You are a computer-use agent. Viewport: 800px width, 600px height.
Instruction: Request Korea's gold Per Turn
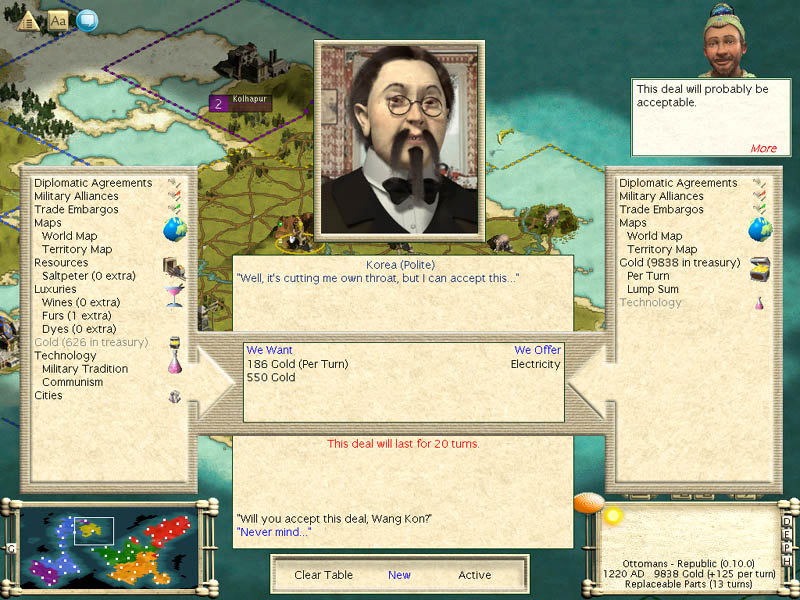click(x=648, y=276)
